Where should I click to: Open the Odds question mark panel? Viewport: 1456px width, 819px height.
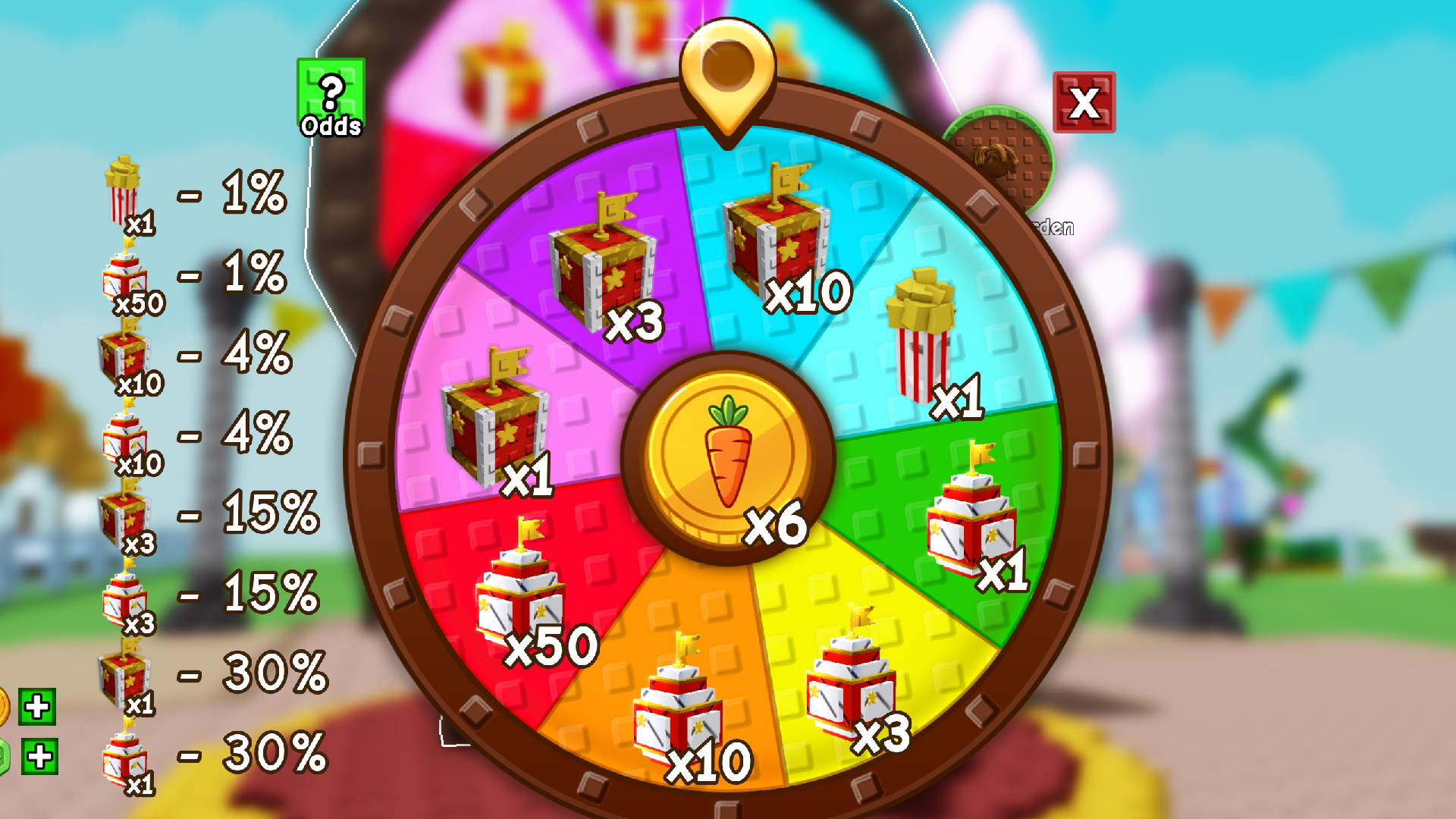pyautogui.click(x=331, y=93)
